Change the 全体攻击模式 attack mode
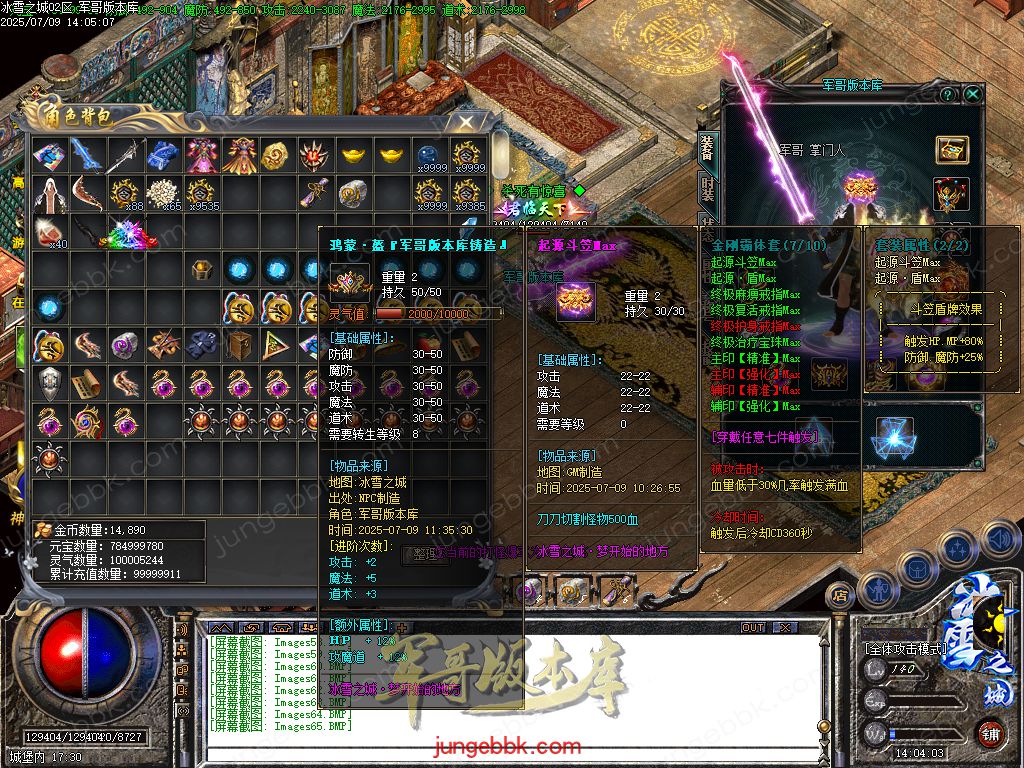Image resolution: width=1024 pixels, height=768 pixels. [x=905, y=648]
